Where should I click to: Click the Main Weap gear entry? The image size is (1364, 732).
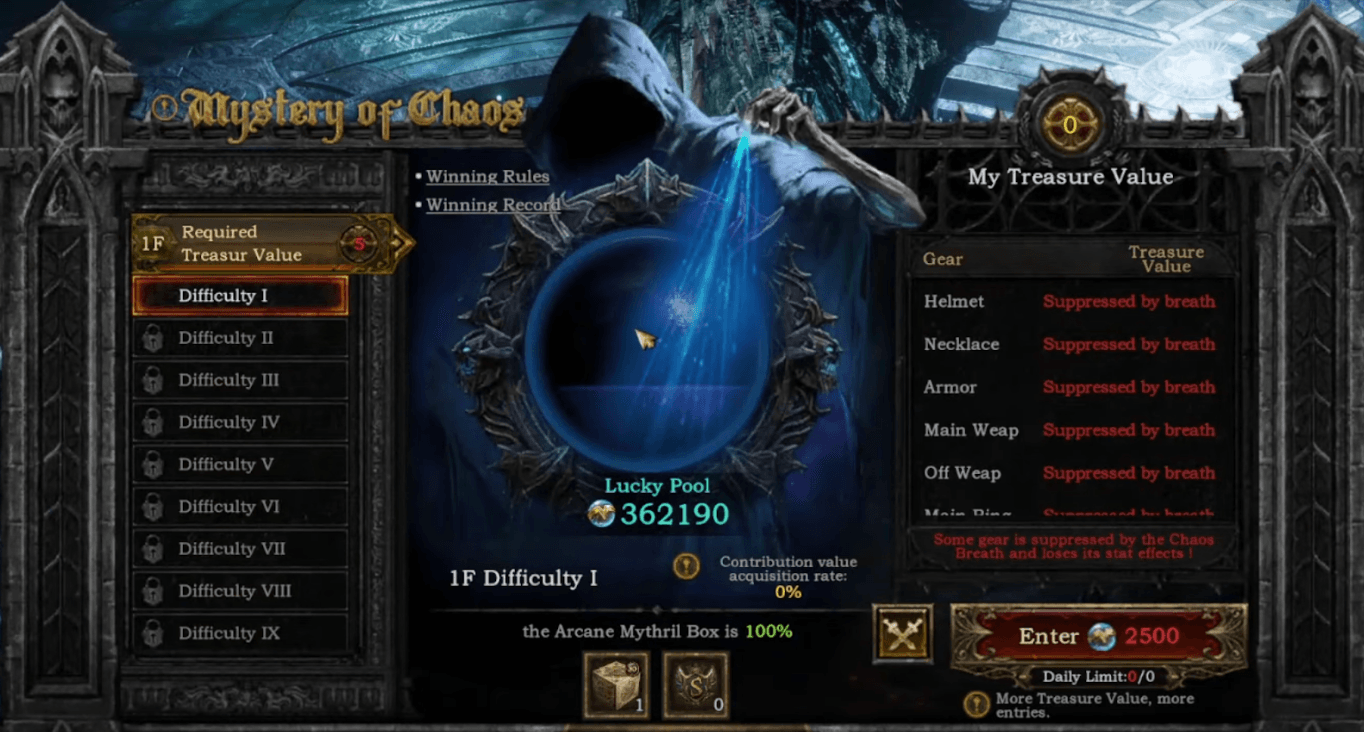tap(970, 430)
